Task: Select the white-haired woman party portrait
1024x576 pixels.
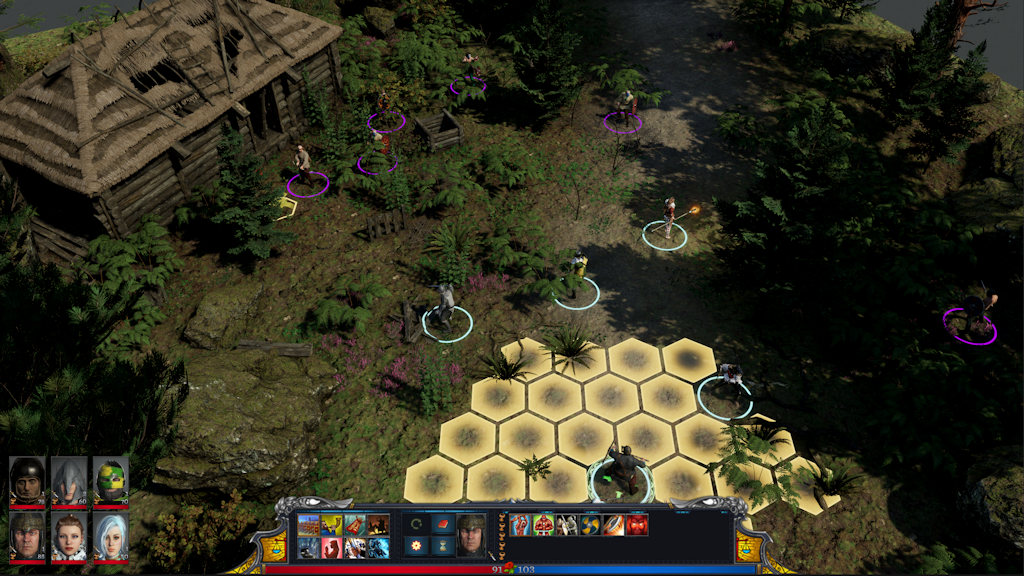Action: point(110,537)
